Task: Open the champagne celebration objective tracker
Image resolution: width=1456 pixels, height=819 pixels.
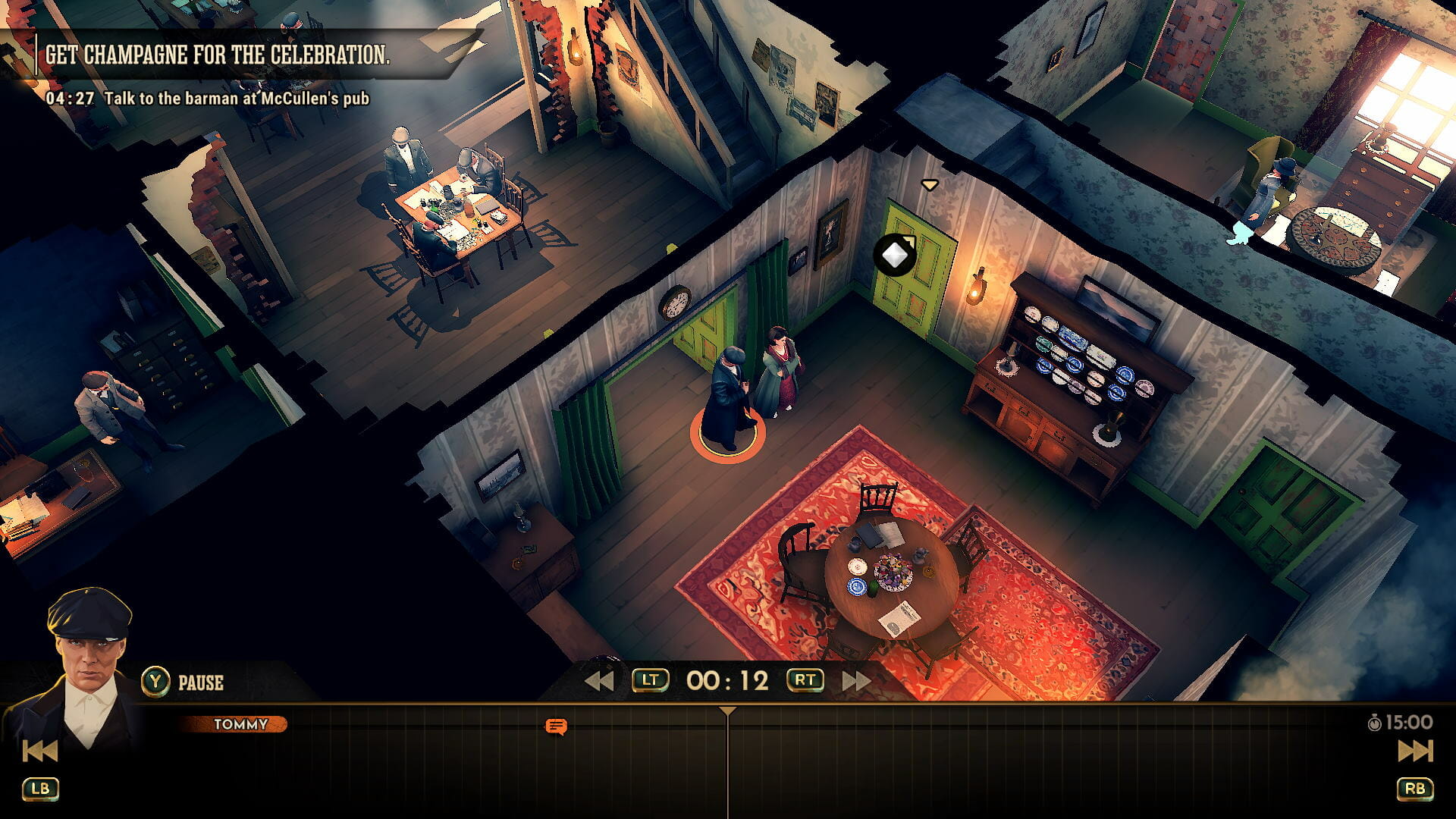Action: (x=218, y=55)
